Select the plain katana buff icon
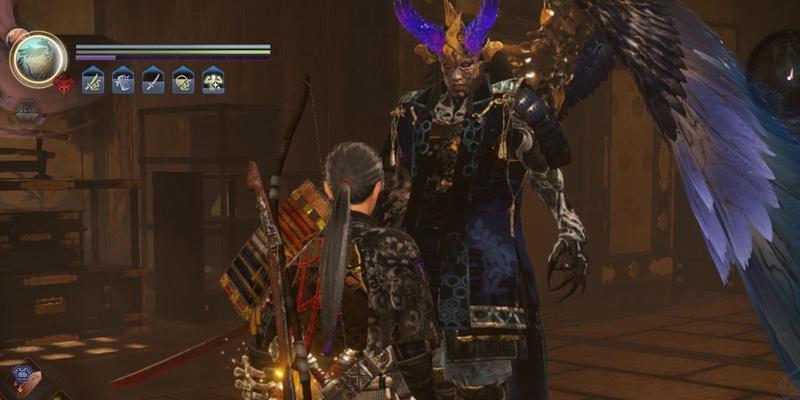This screenshot has height=400, width=800. tap(153, 80)
